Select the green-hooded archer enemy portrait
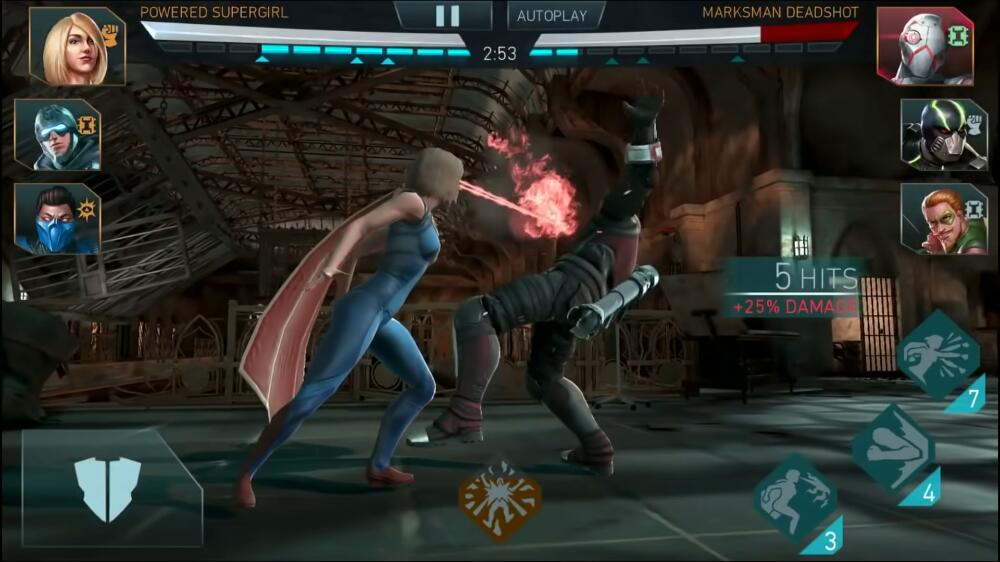Image resolution: width=1000 pixels, height=562 pixels. click(942, 219)
